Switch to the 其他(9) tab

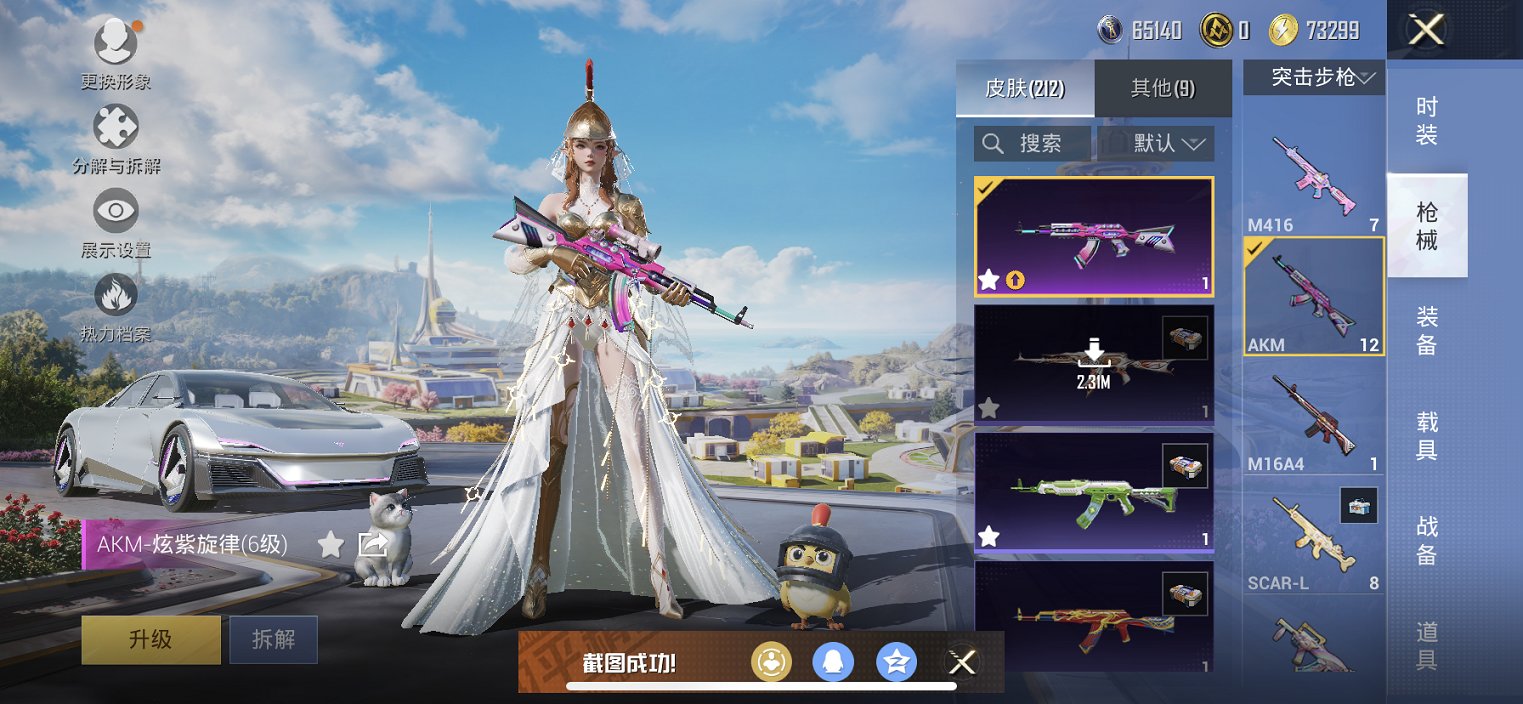pyautogui.click(x=1162, y=88)
